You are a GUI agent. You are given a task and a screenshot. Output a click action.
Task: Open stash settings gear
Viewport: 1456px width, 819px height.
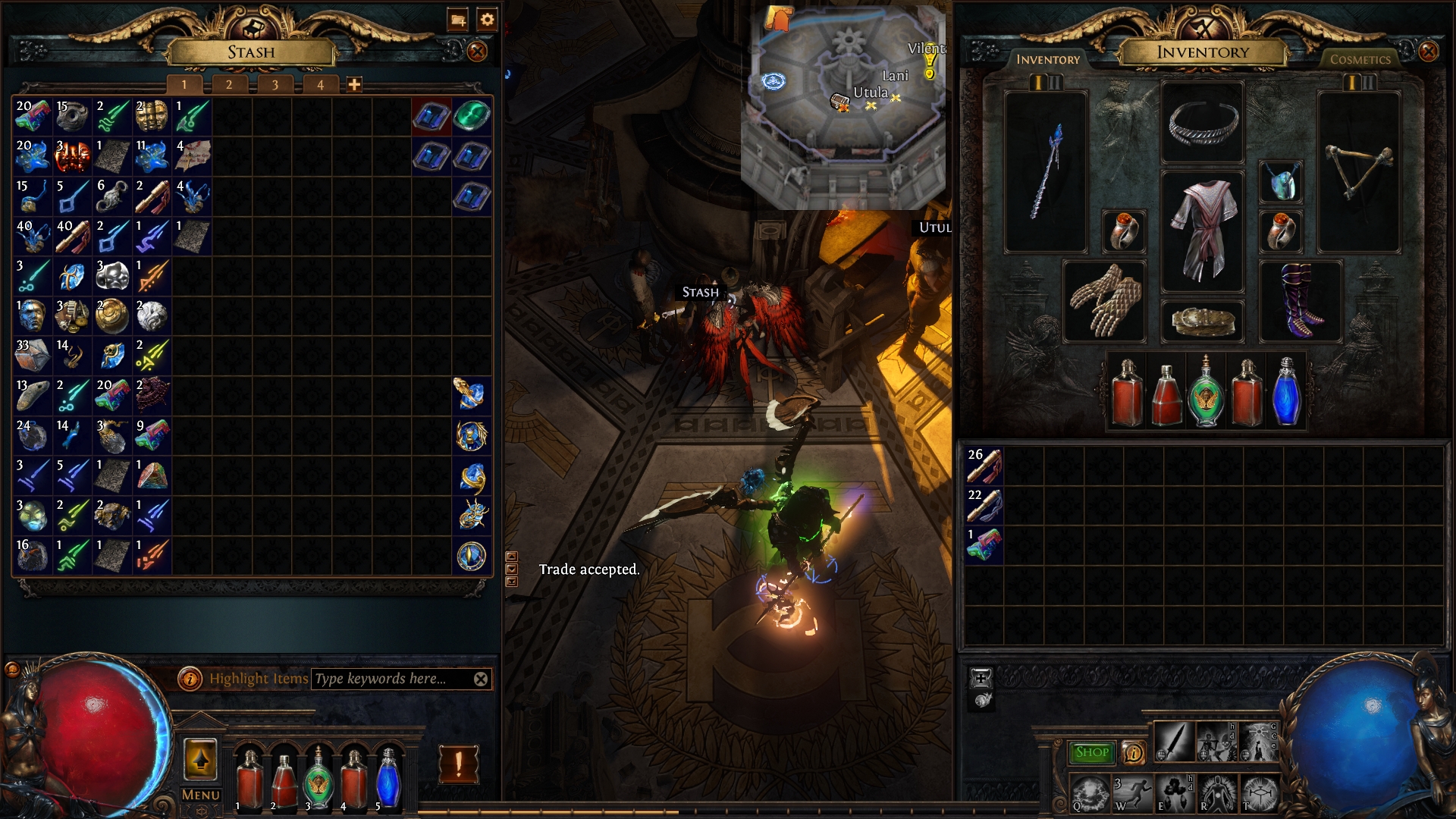[488, 20]
